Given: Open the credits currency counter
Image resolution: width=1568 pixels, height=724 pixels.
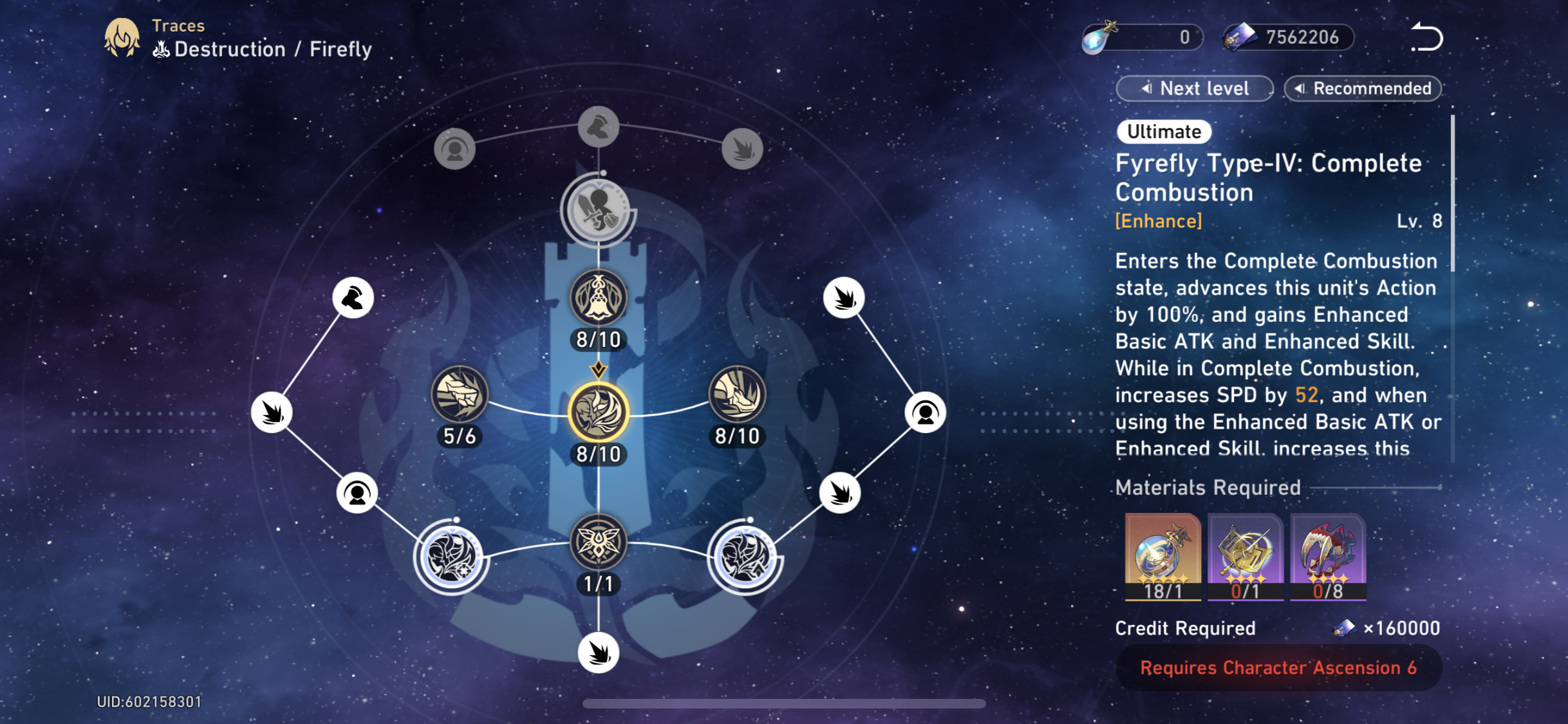Looking at the screenshot, I should coord(1289,37).
